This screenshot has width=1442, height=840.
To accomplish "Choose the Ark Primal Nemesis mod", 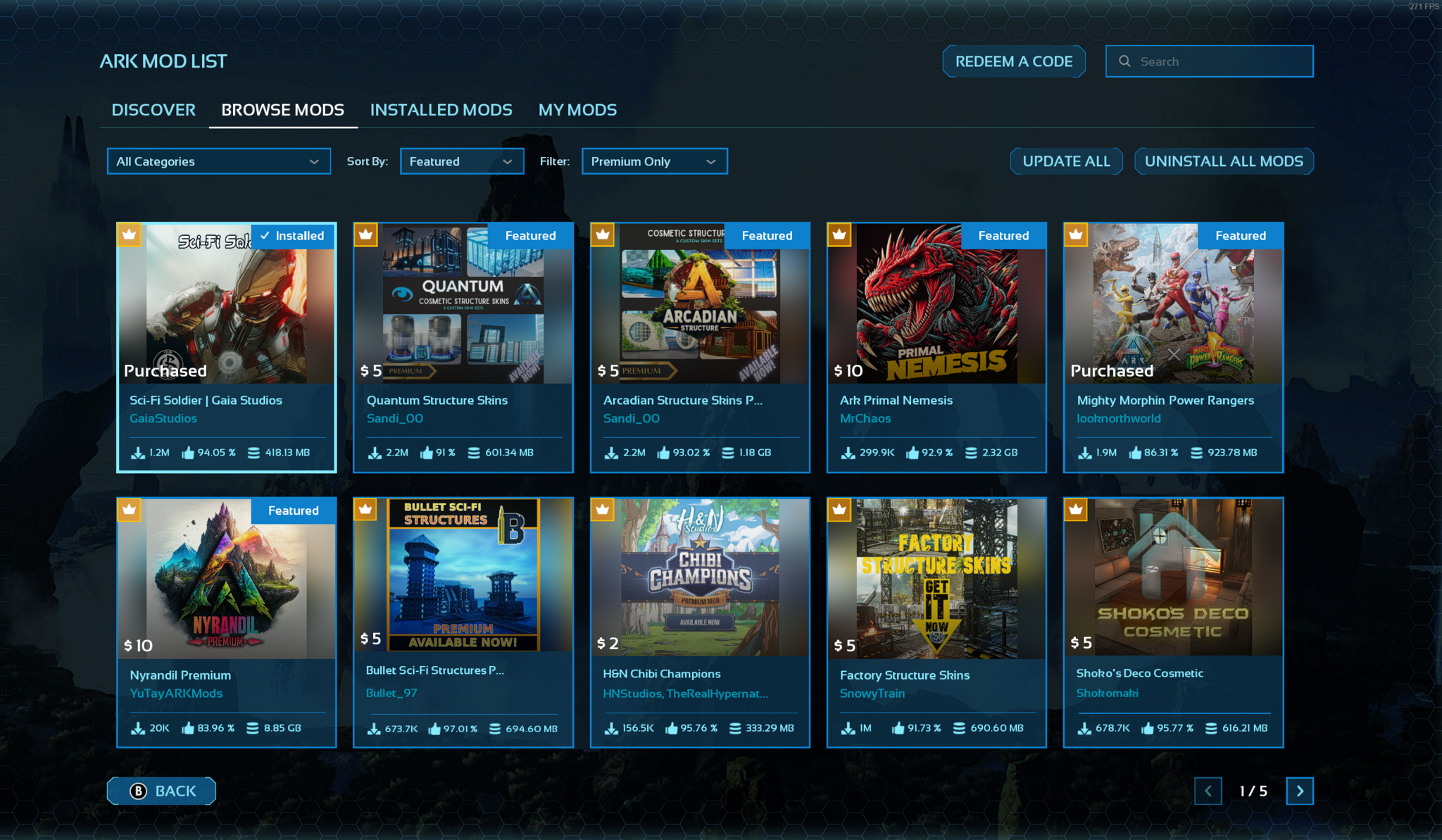I will 936,346.
